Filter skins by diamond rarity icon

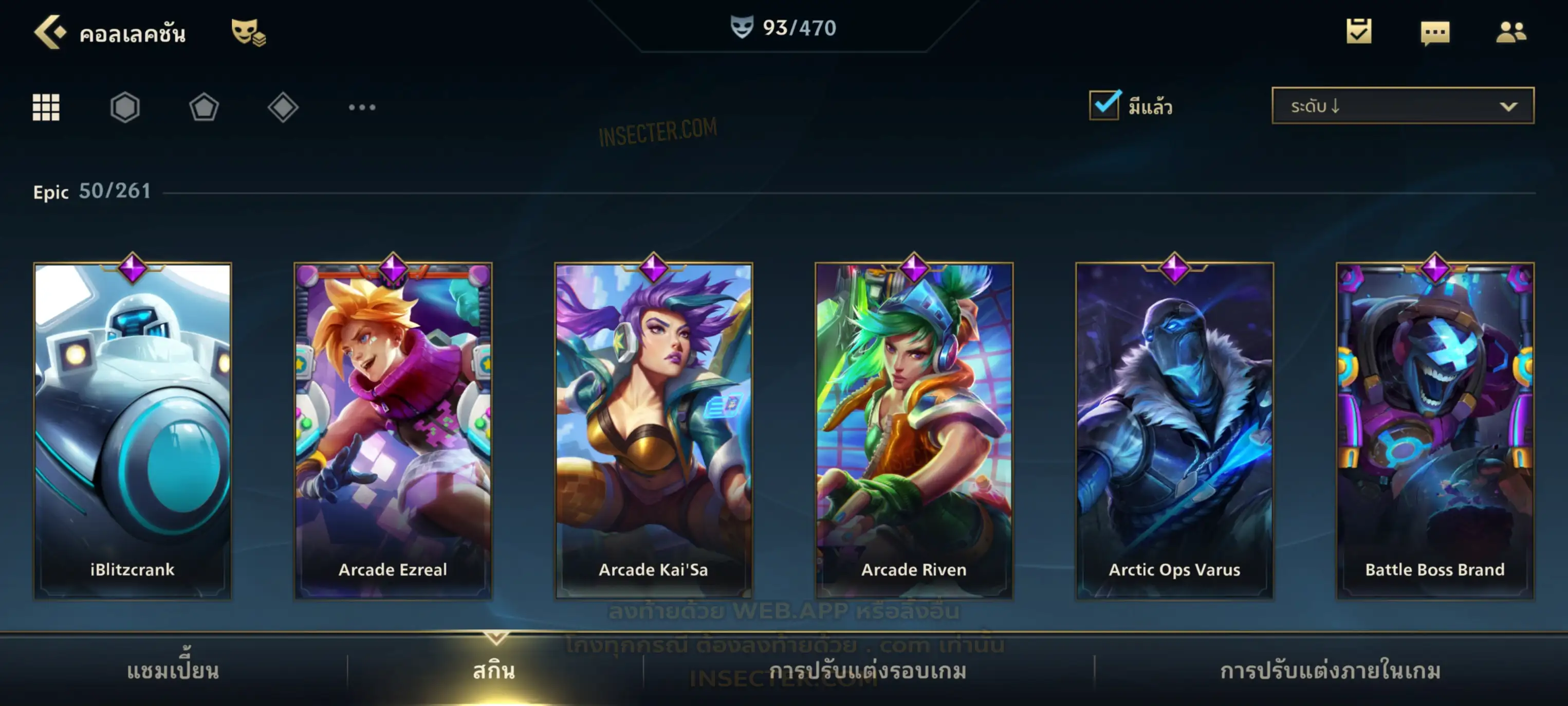coord(283,107)
